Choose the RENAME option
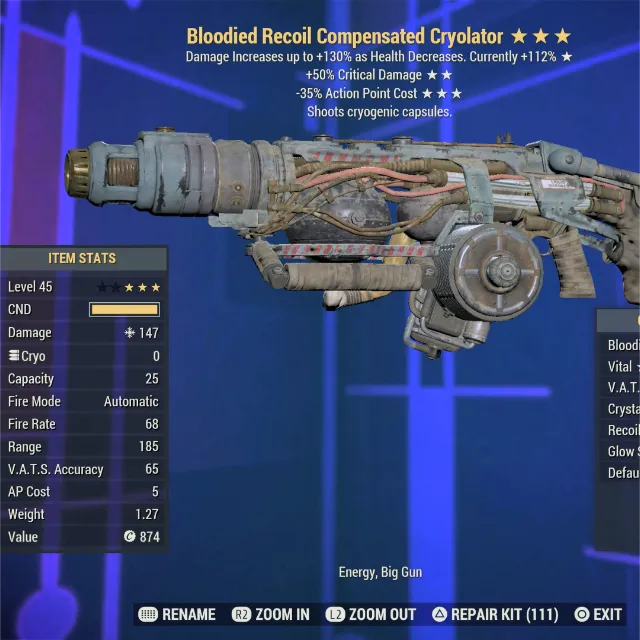Viewport: 640px width, 640px height. (x=178, y=614)
